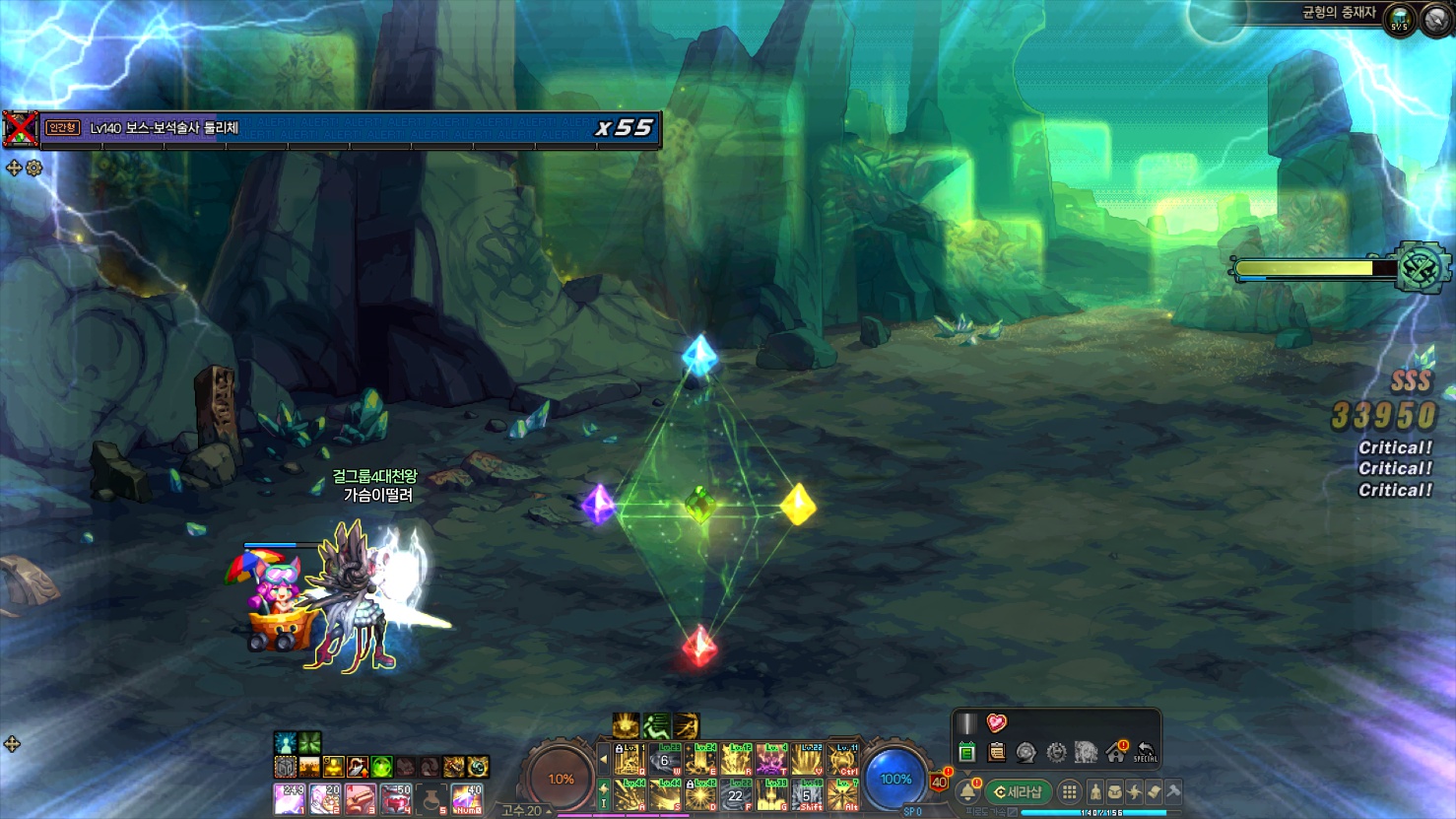The width and height of the screenshot is (1456, 819).
Task: Open the treasure chest inventory button
Action: click(x=1114, y=791)
